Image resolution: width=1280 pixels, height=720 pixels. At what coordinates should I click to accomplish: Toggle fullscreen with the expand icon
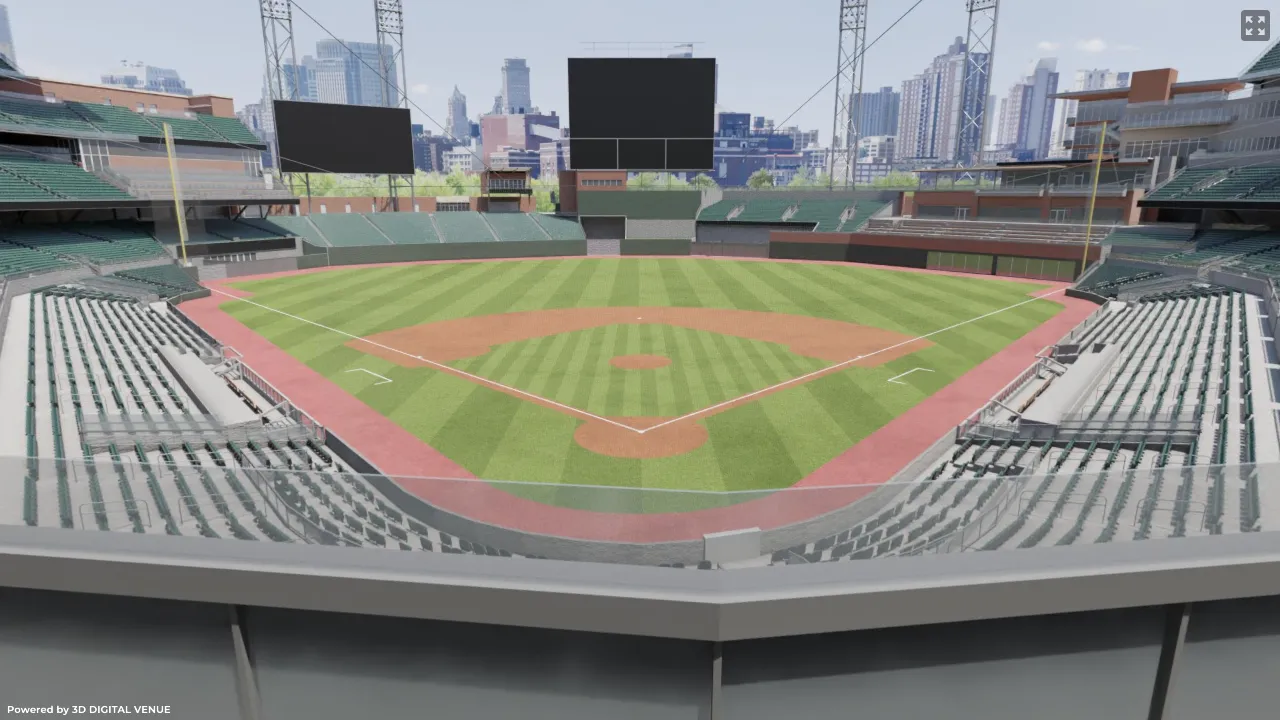(x=1255, y=25)
